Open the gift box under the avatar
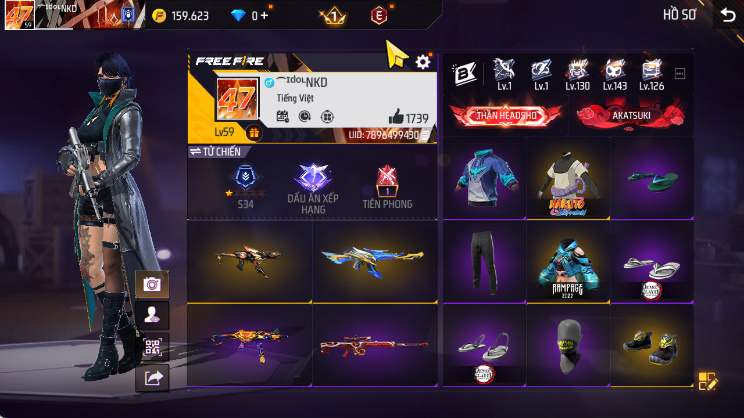Screen dimensions: 744x418 coord(253,132)
